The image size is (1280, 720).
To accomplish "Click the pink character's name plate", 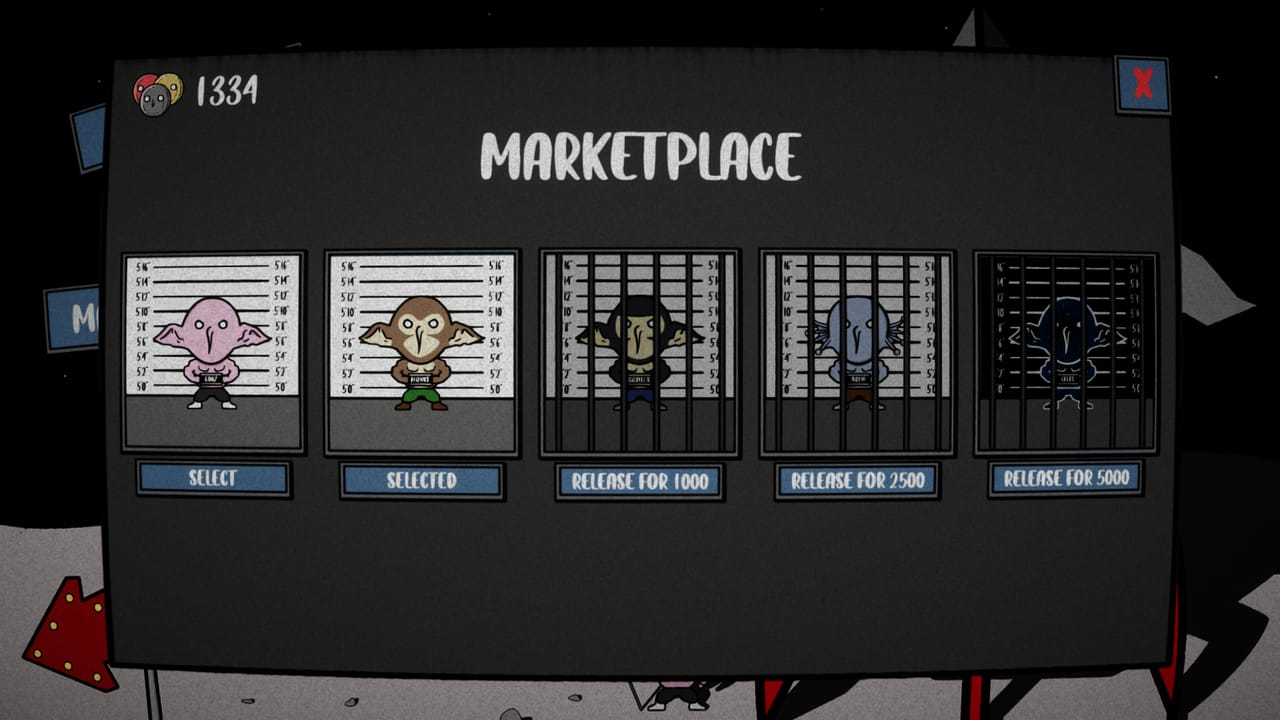I will 211,378.
